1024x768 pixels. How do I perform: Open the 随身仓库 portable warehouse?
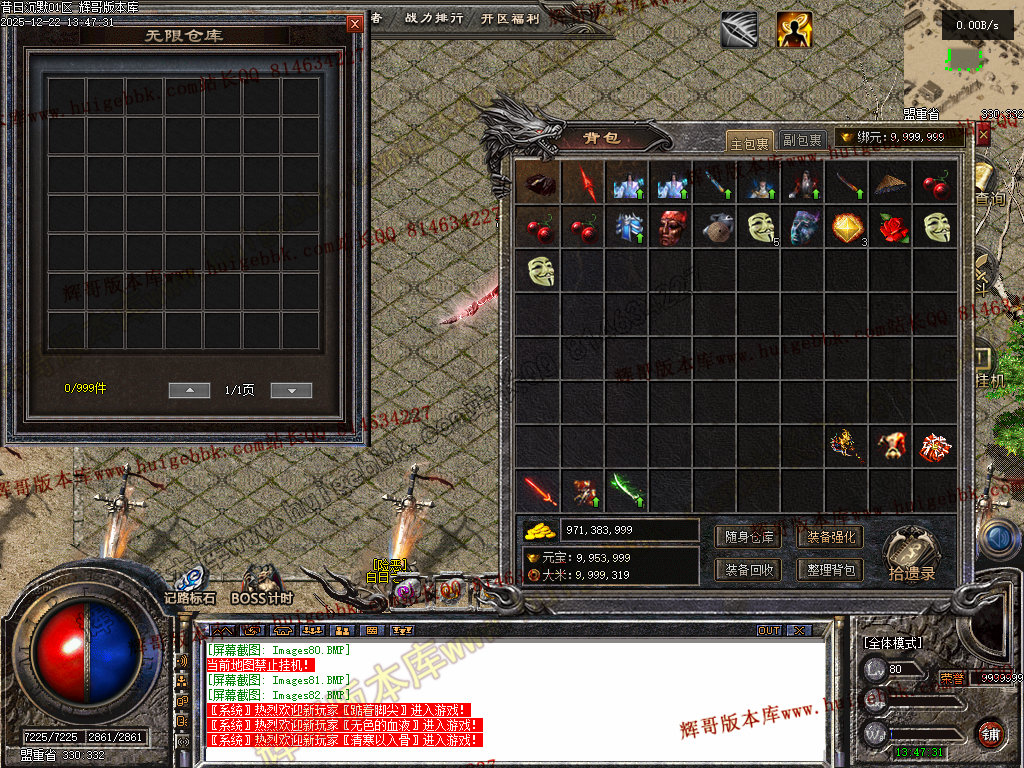(749, 537)
